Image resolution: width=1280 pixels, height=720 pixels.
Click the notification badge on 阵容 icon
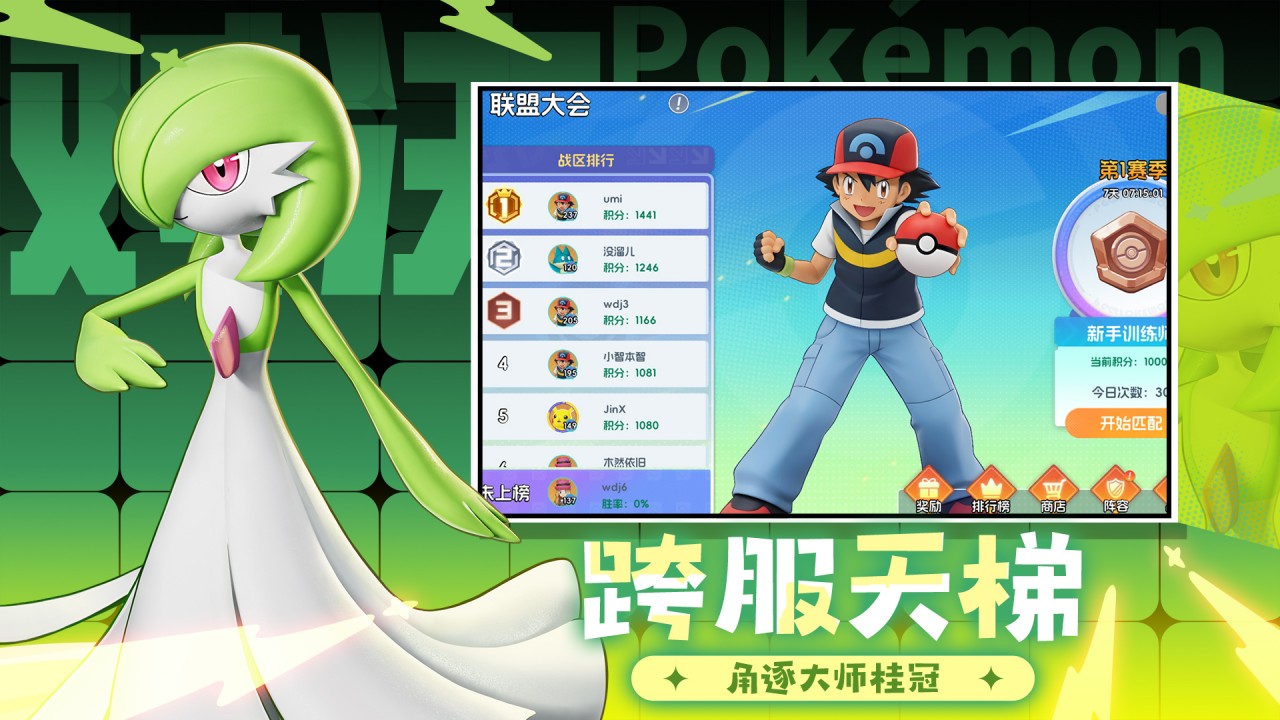coord(1130,473)
